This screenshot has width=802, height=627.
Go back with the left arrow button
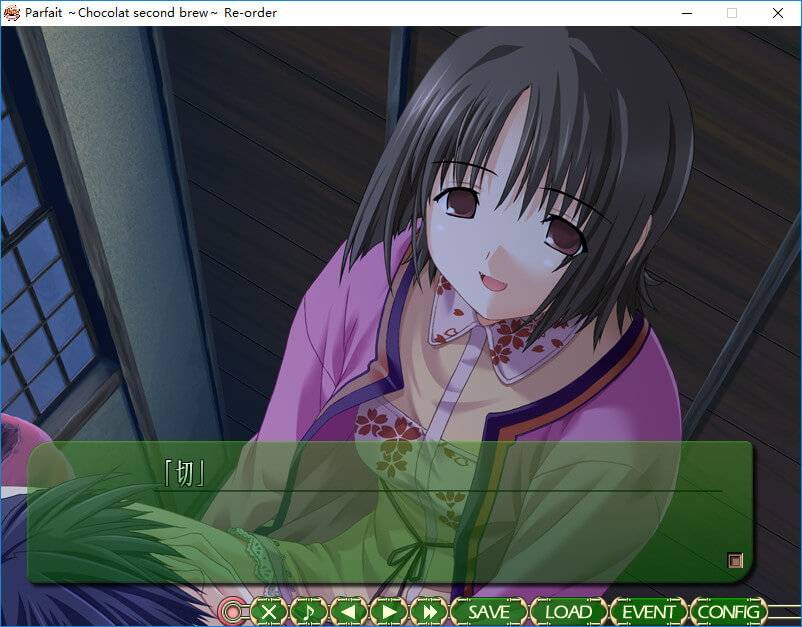tap(348, 611)
